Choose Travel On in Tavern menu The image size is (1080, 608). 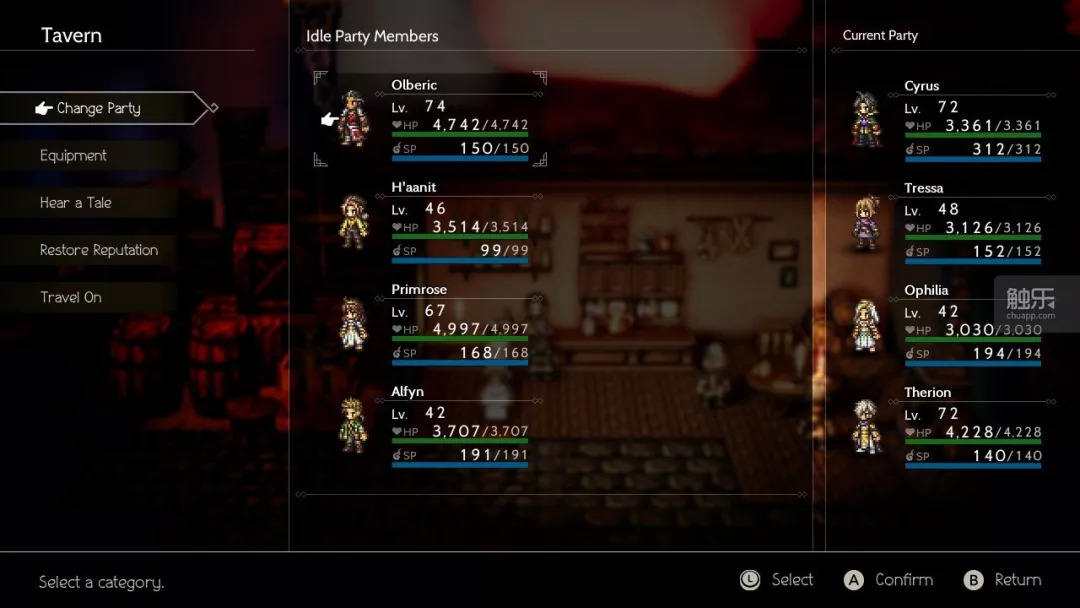coord(71,297)
